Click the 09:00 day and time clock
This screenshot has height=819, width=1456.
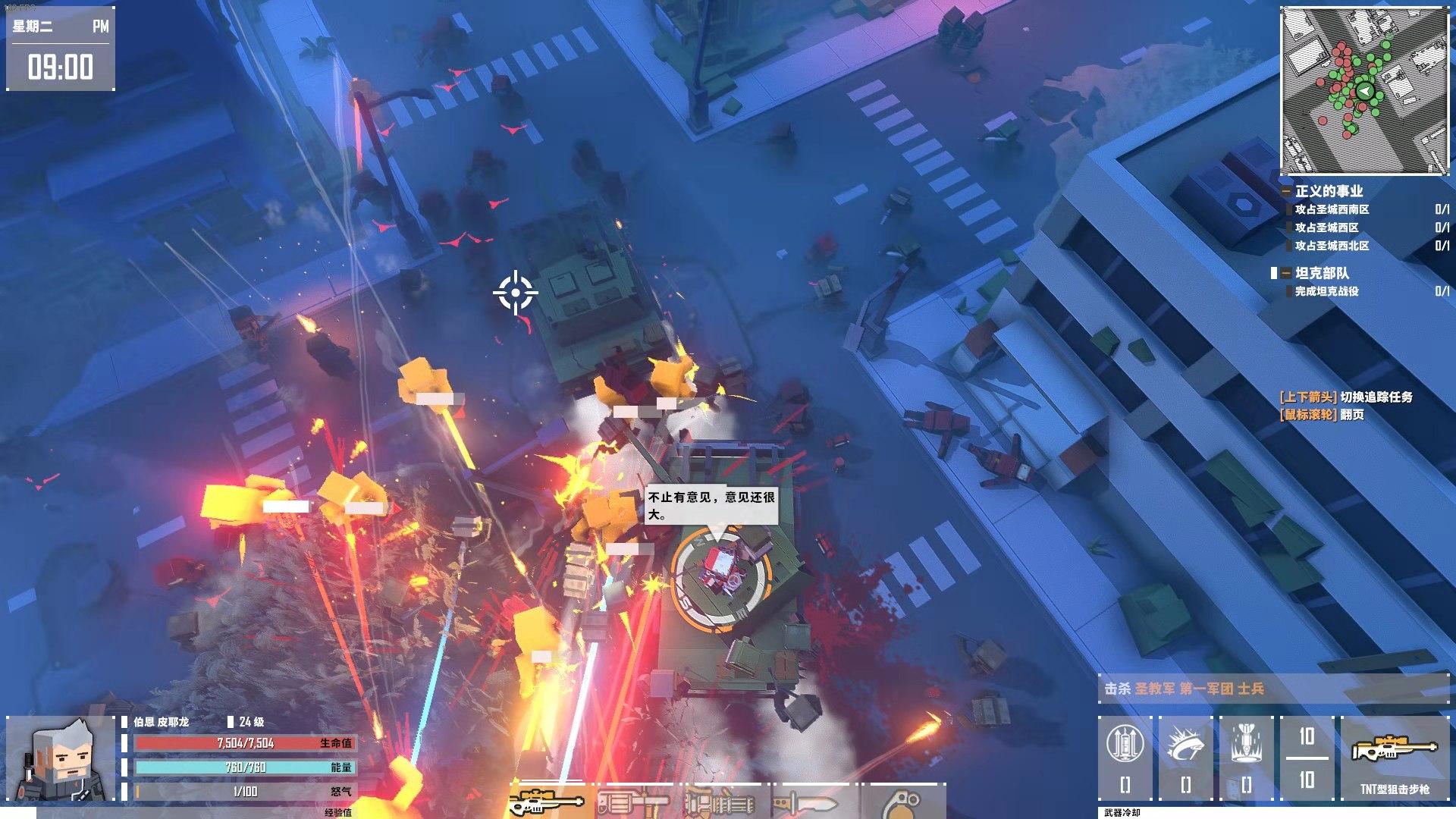coord(61,50)
